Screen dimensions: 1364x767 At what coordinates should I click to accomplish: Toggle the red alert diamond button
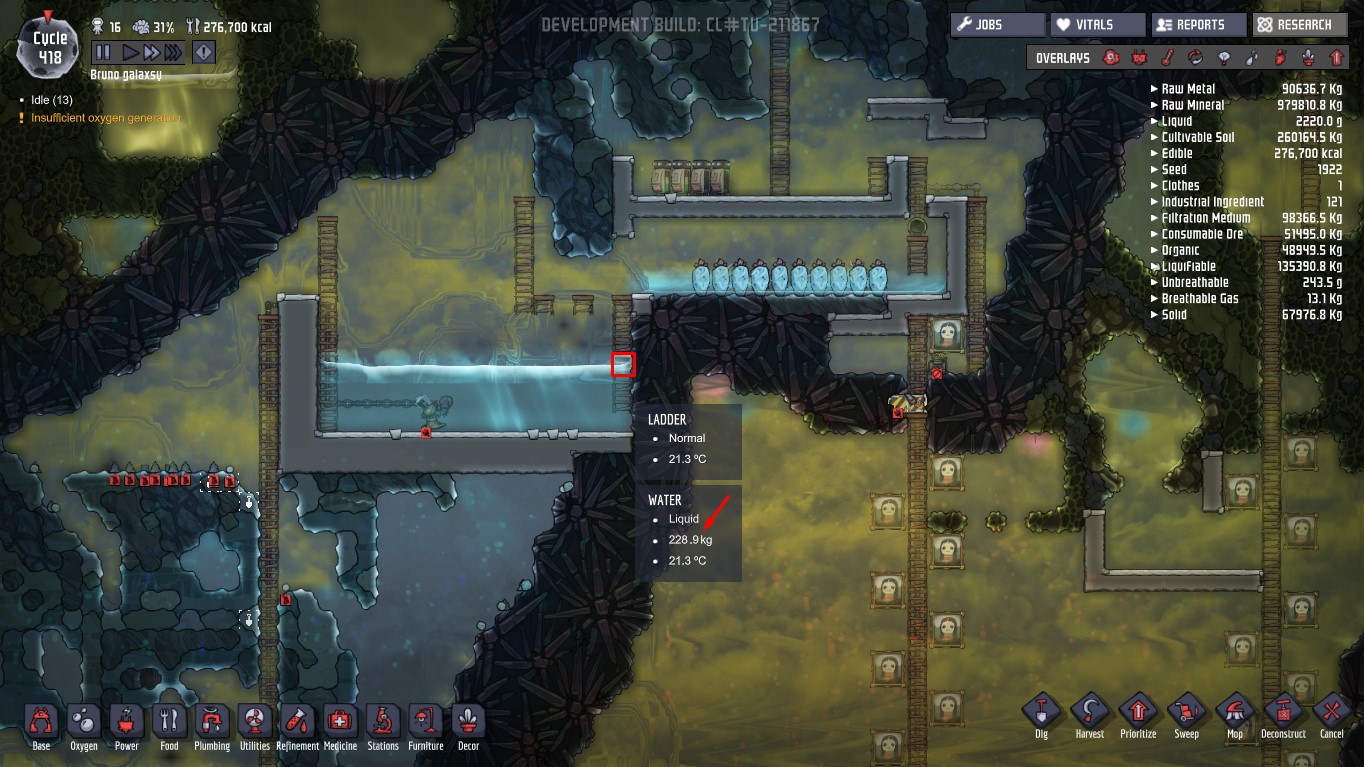pyautogui.click(x=203, y=52)
